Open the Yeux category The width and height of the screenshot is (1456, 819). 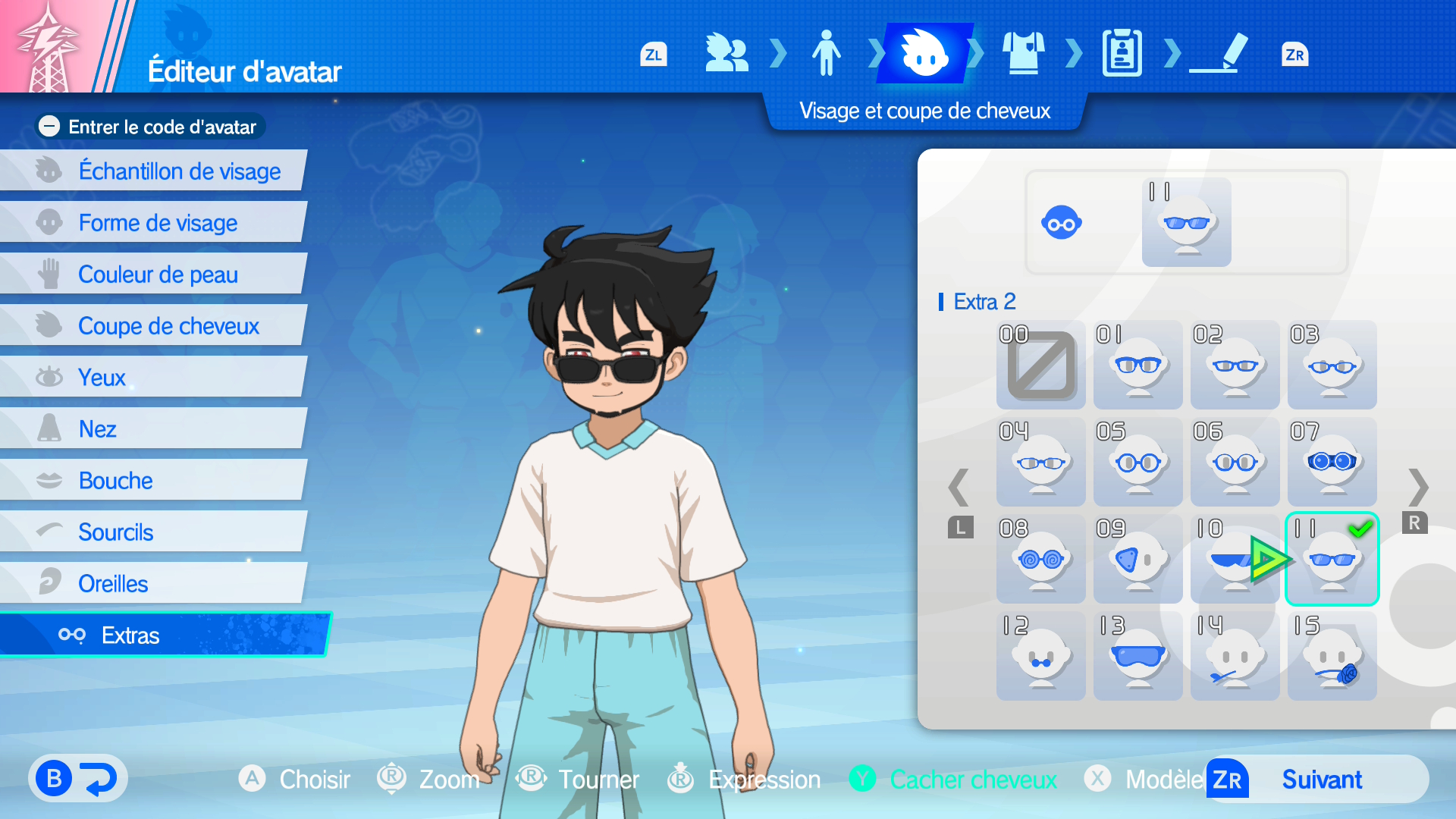[x=102, y=378]
